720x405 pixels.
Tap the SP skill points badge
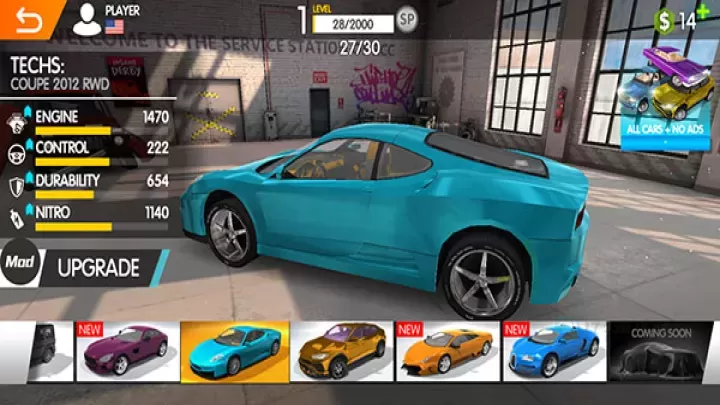pos(407,18)
